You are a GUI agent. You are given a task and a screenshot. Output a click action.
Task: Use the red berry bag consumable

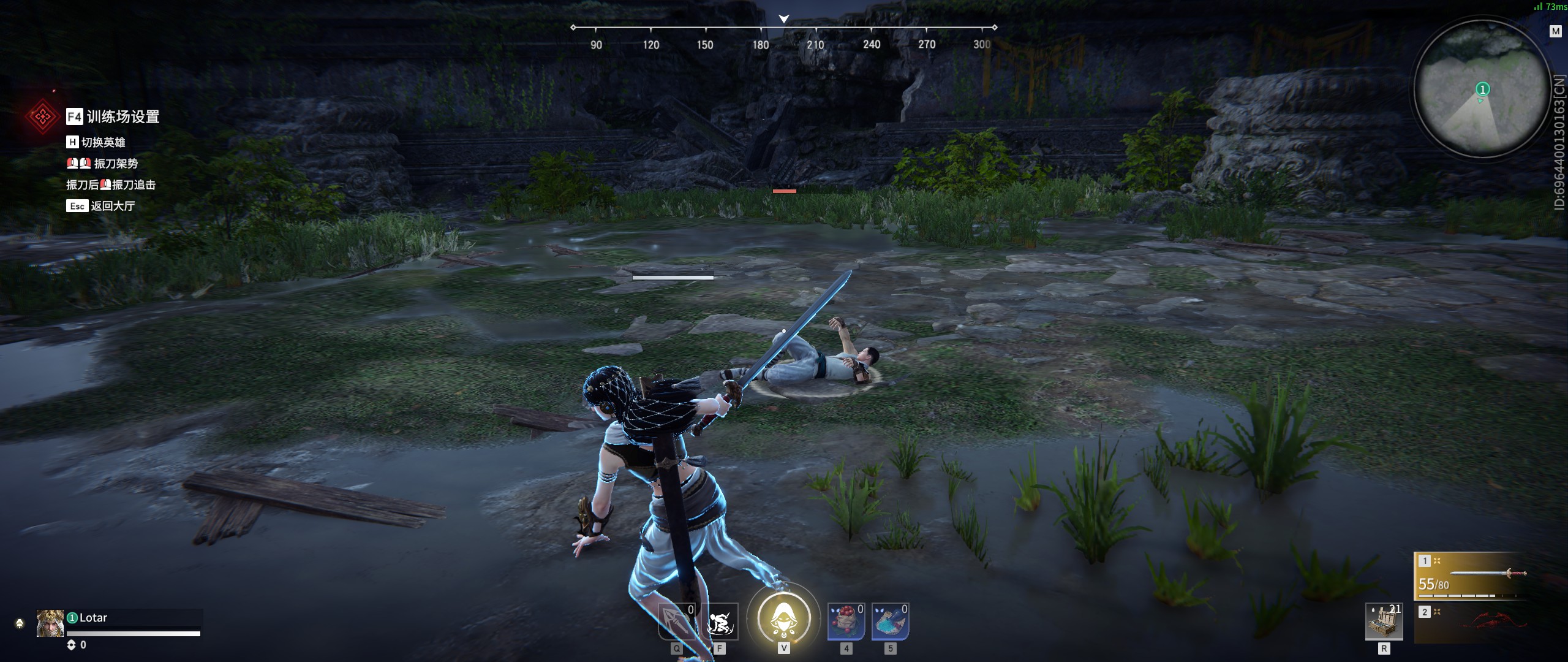click(846, 622)
